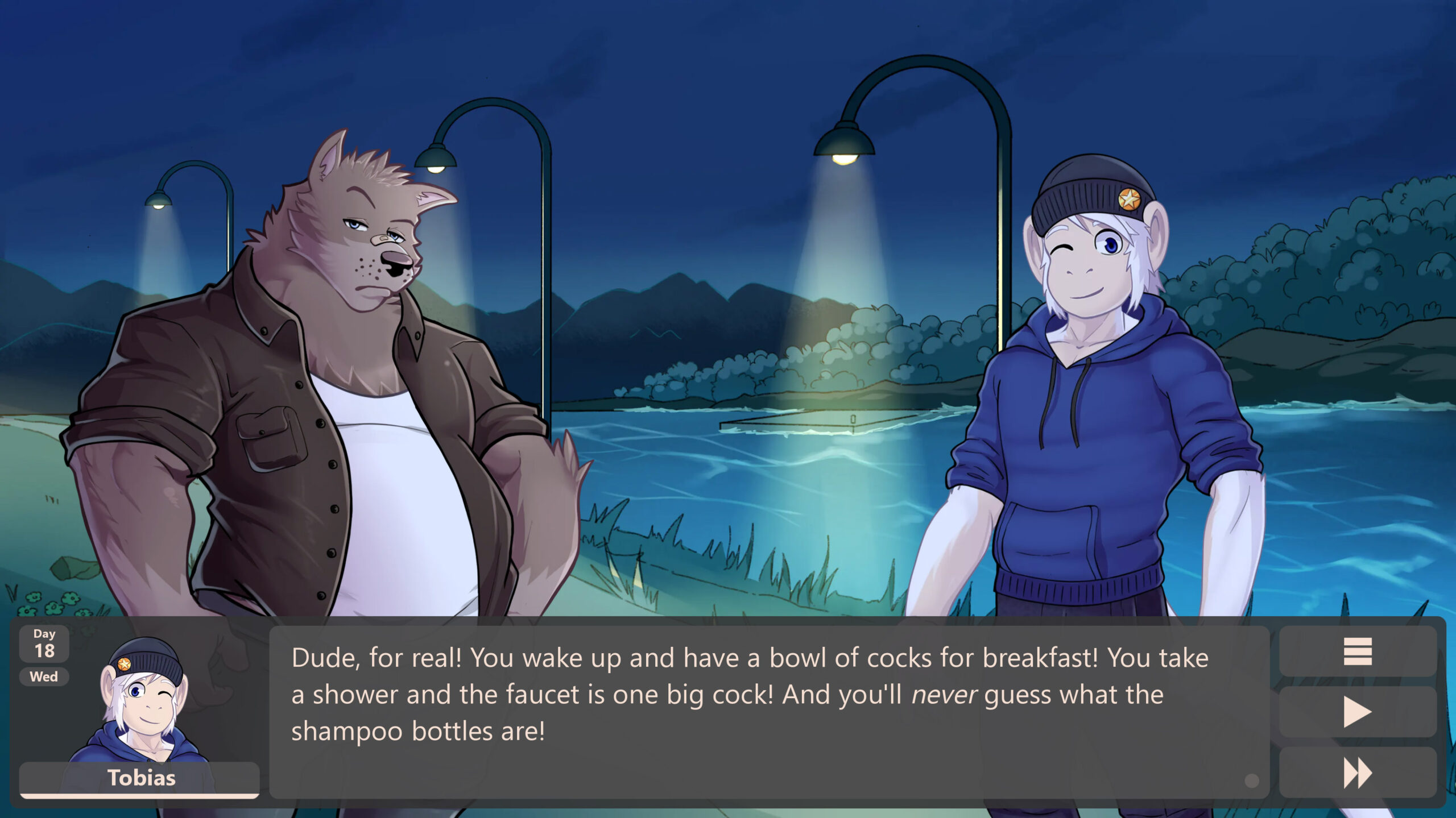
Task: Activate the fast-forward skip button
Action: 1357,773
